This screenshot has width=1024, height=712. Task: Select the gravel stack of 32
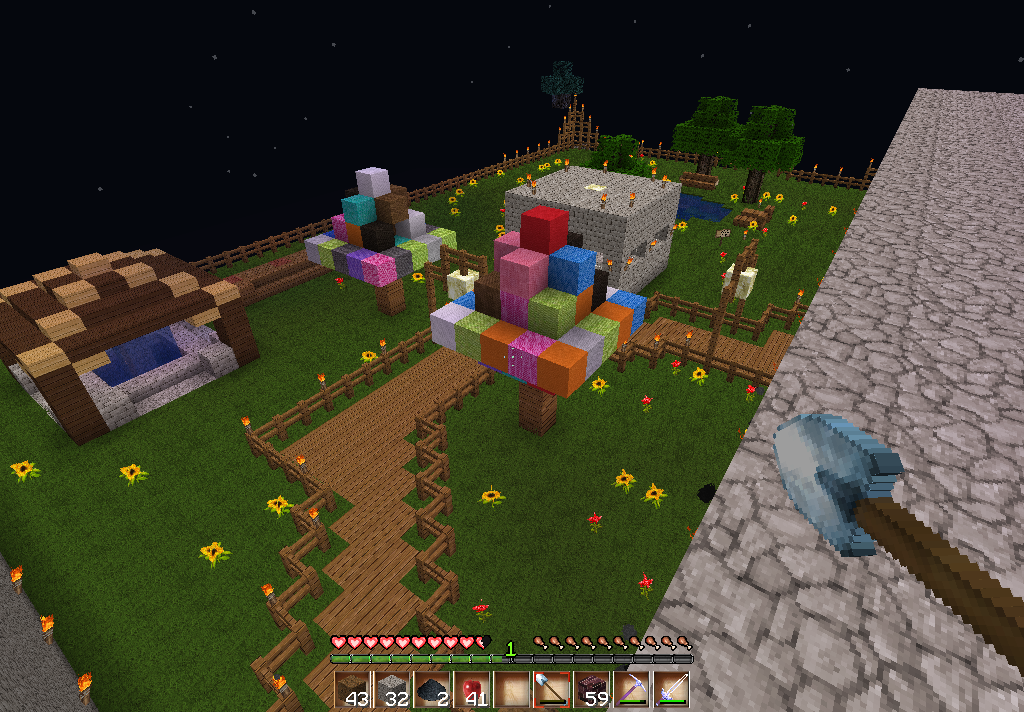click(x=391, y=690)
